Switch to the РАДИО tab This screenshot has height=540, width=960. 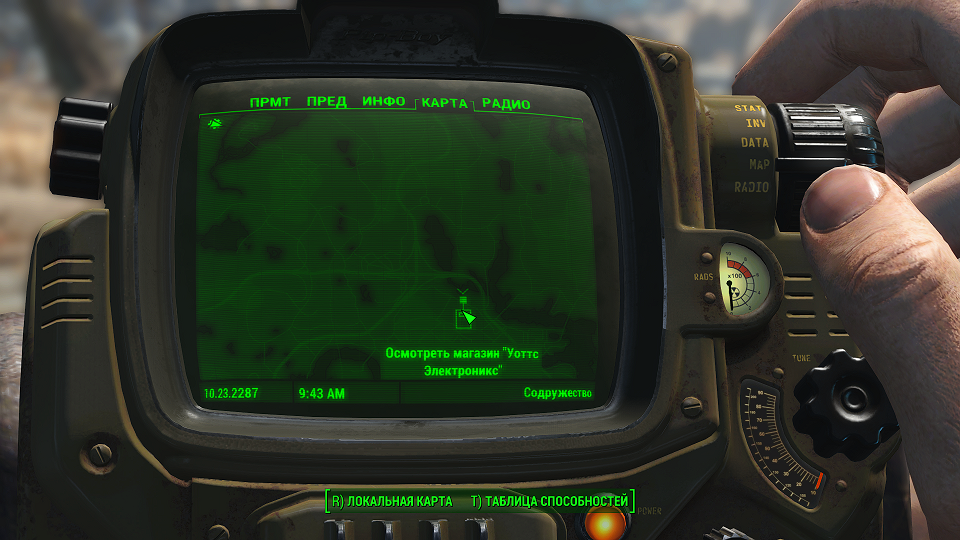tap(506, 104)
